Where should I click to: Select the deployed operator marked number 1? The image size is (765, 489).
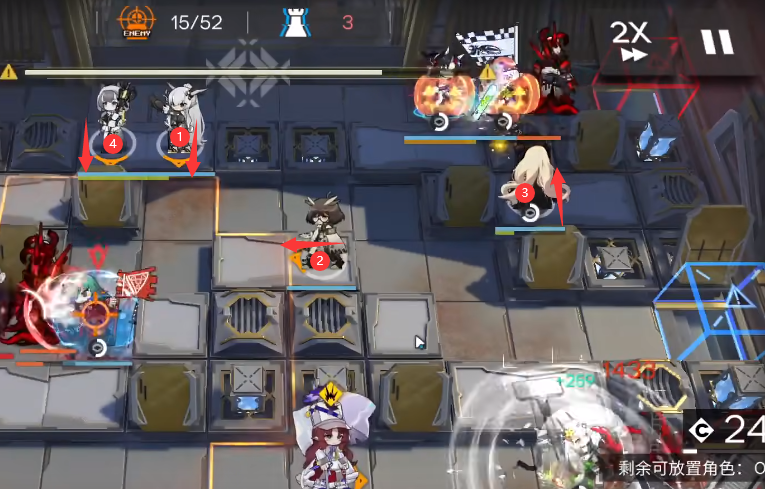(x=180, y=120)
